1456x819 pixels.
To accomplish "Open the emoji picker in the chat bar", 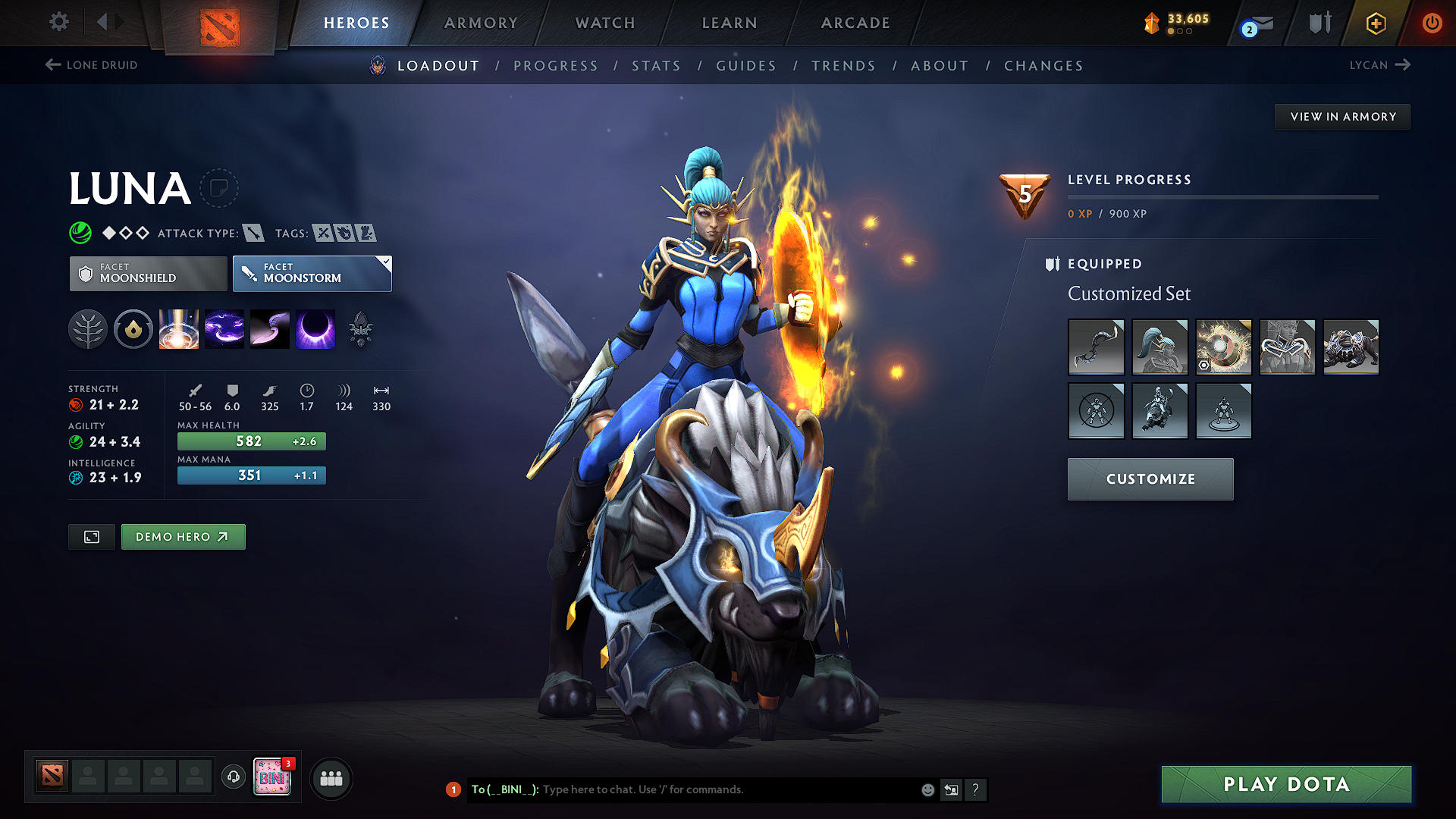I will click(927, 789).
